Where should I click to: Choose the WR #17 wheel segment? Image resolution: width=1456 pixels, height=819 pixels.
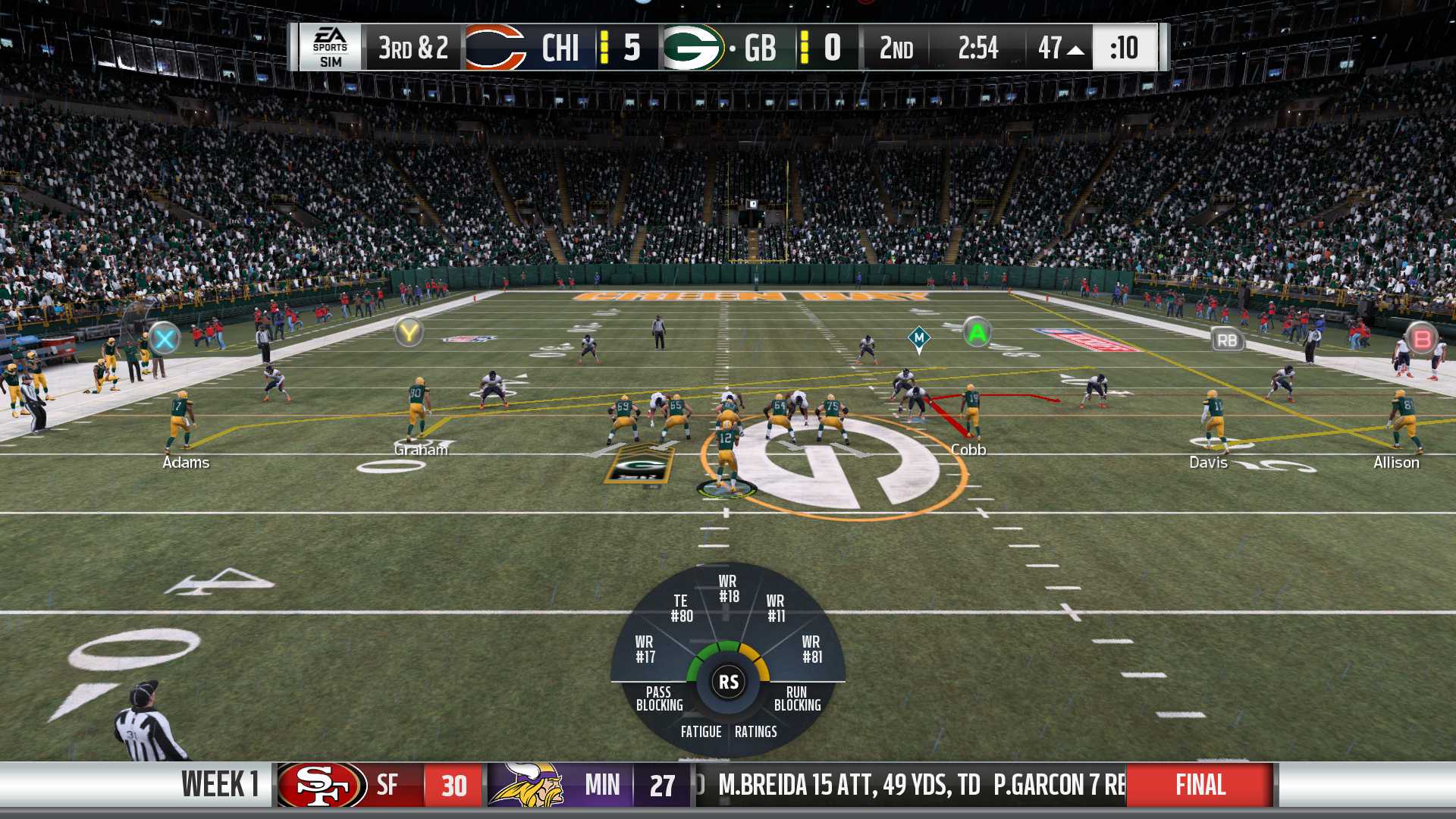[645, 649]
